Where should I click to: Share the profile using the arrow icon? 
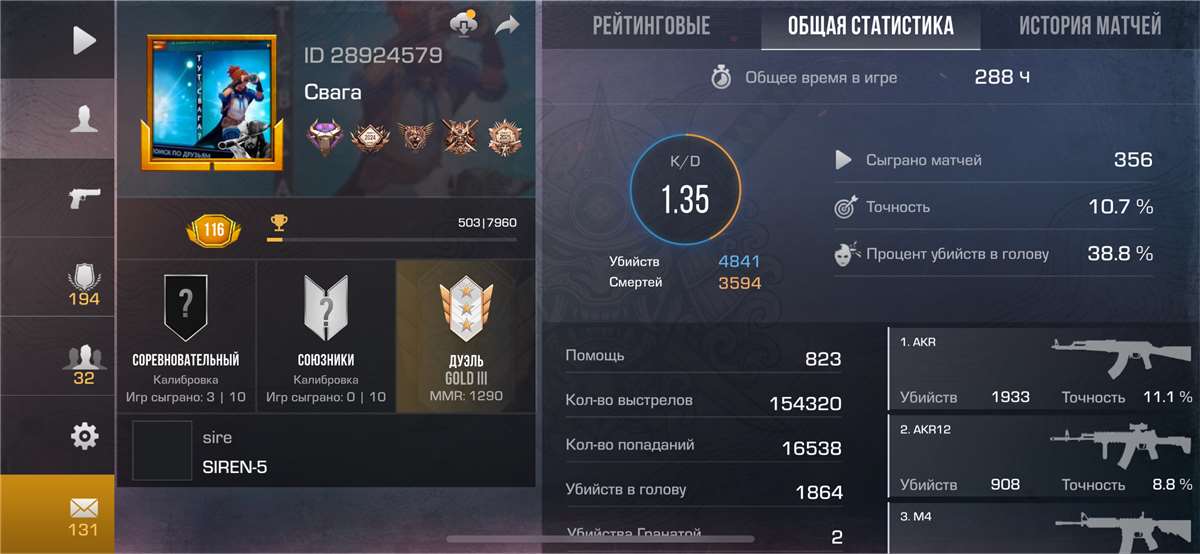(x=508, y=24)
